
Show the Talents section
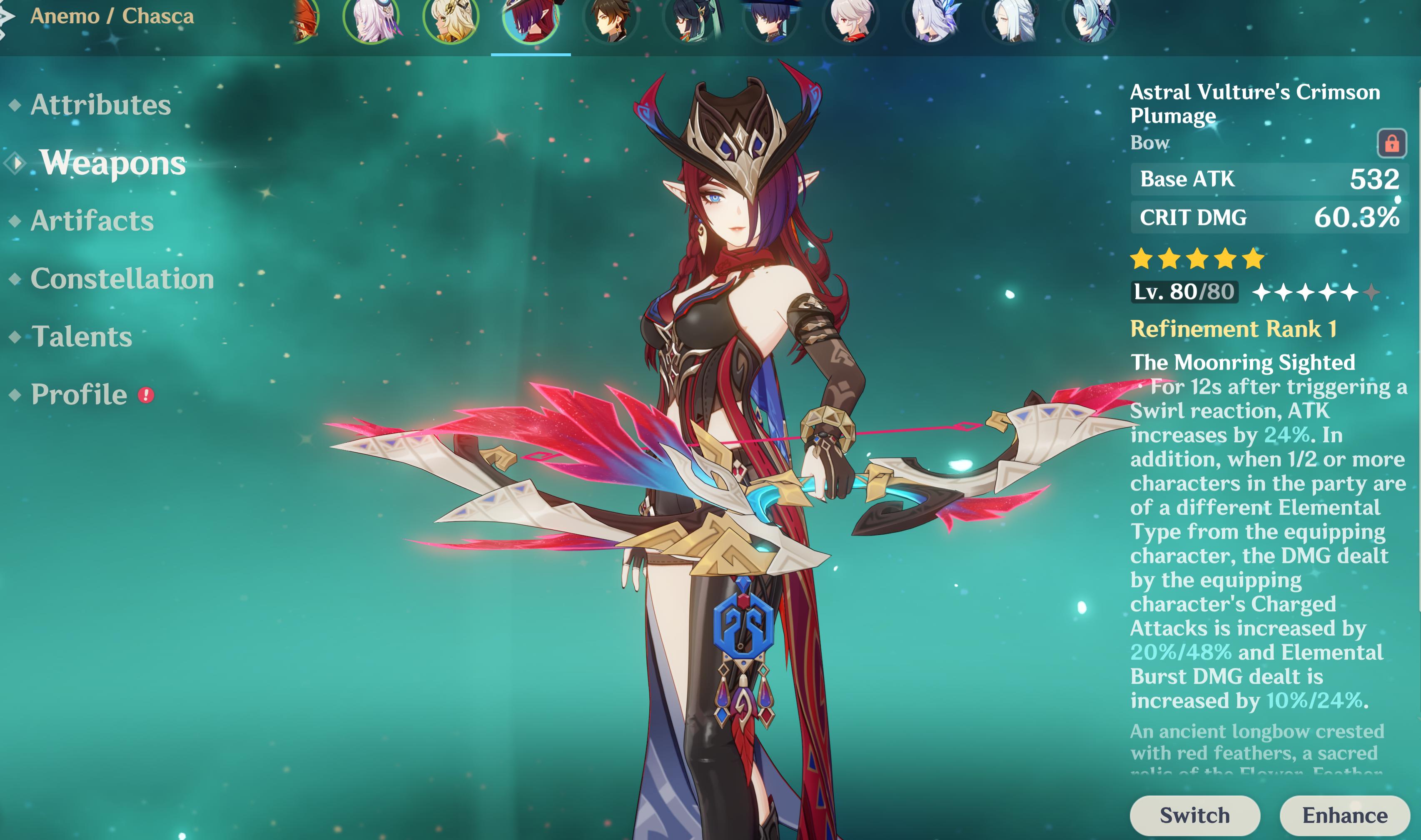coord(82,337)
